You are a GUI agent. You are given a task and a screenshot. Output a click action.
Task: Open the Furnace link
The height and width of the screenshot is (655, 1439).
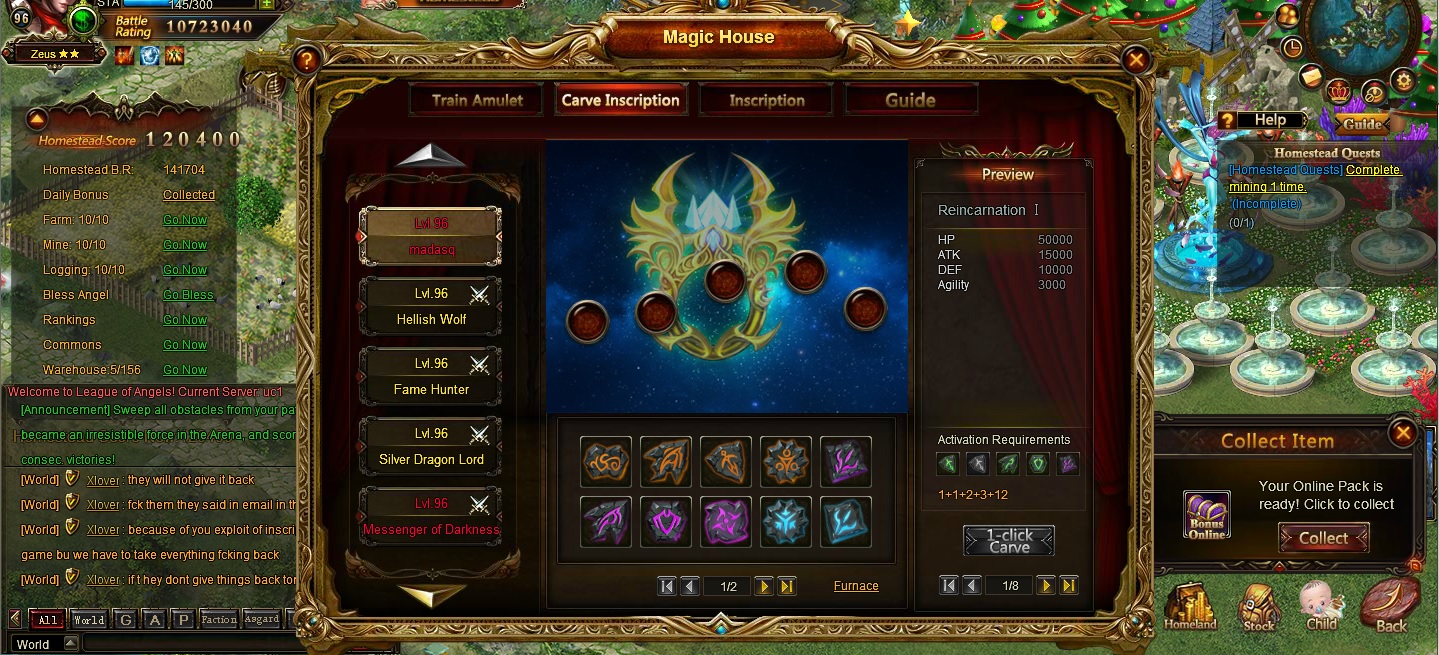(x=856, y=586)
